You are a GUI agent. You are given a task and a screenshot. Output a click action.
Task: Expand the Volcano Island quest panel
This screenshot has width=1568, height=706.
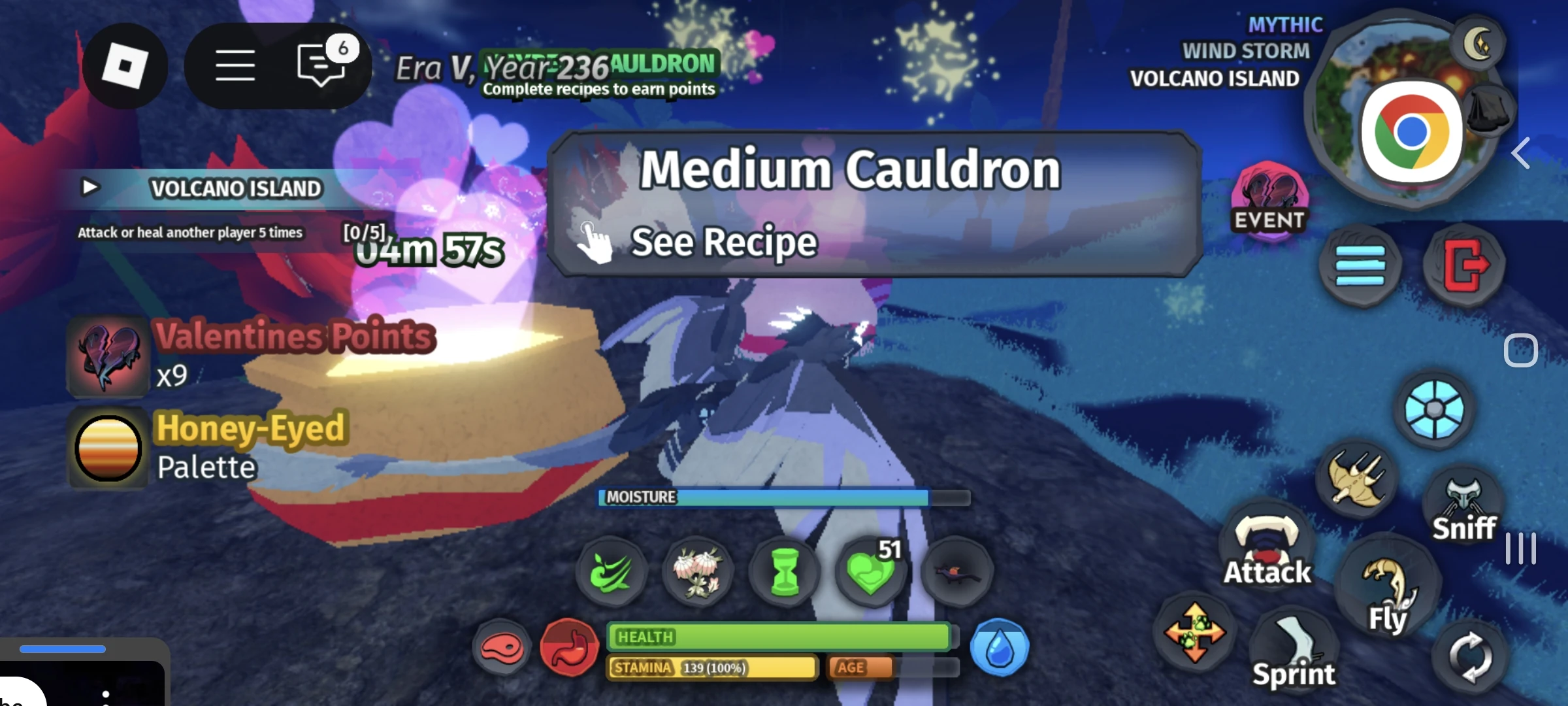tap(91, 188)
